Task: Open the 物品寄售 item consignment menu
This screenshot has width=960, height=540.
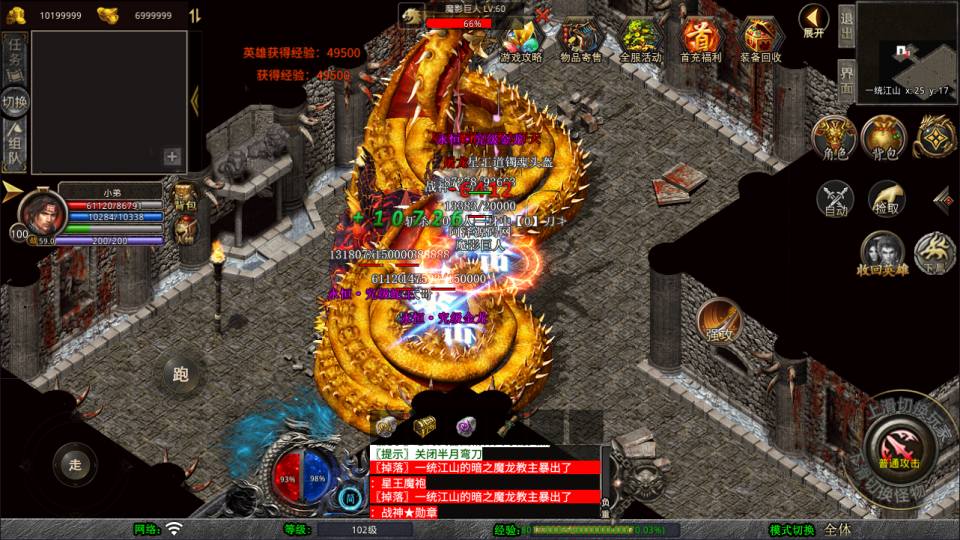Action: [580, 41]
